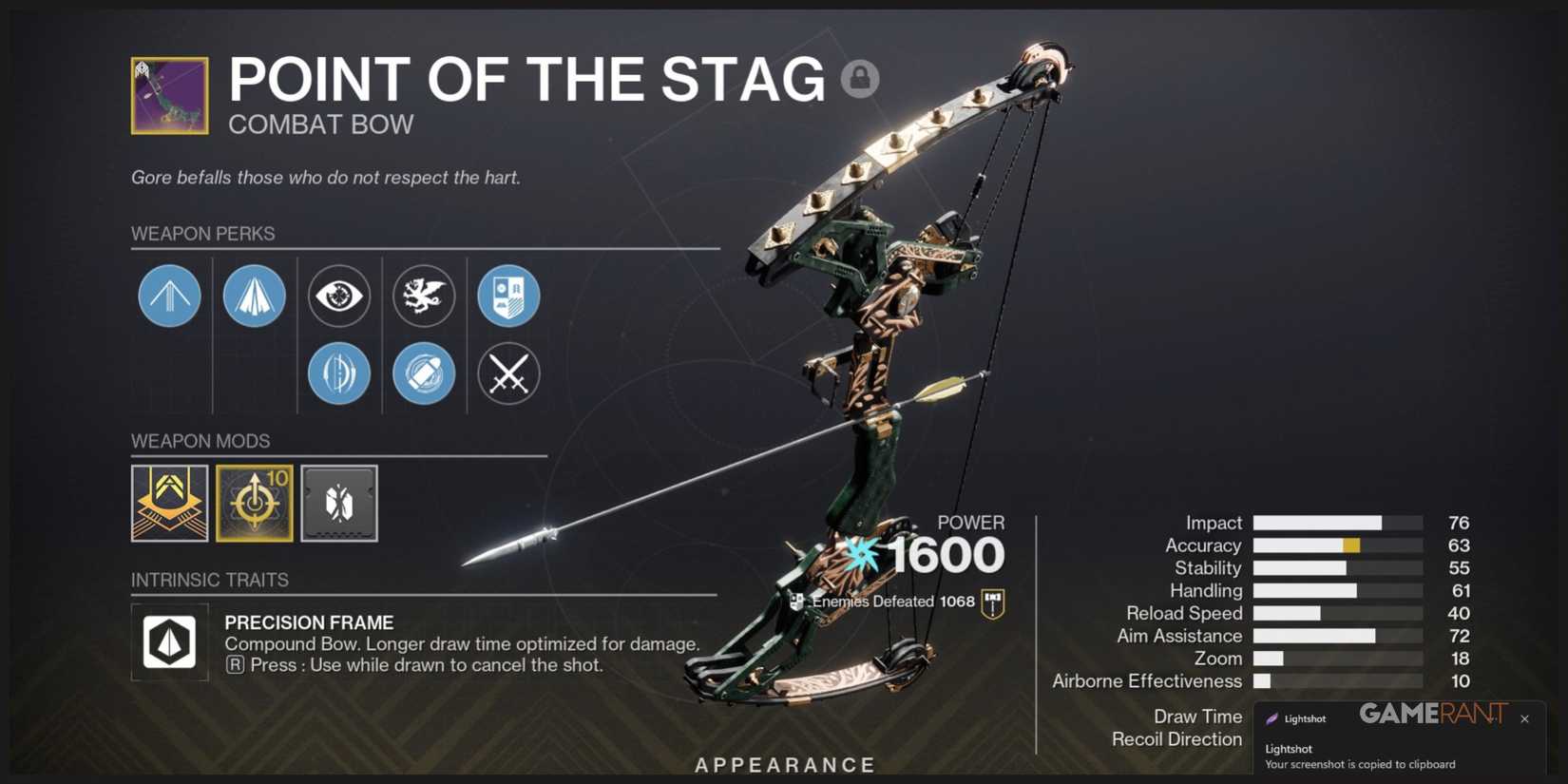
Task: Toggle the tier 10 masterwork stat mod
Action: [x=255, y=504]
